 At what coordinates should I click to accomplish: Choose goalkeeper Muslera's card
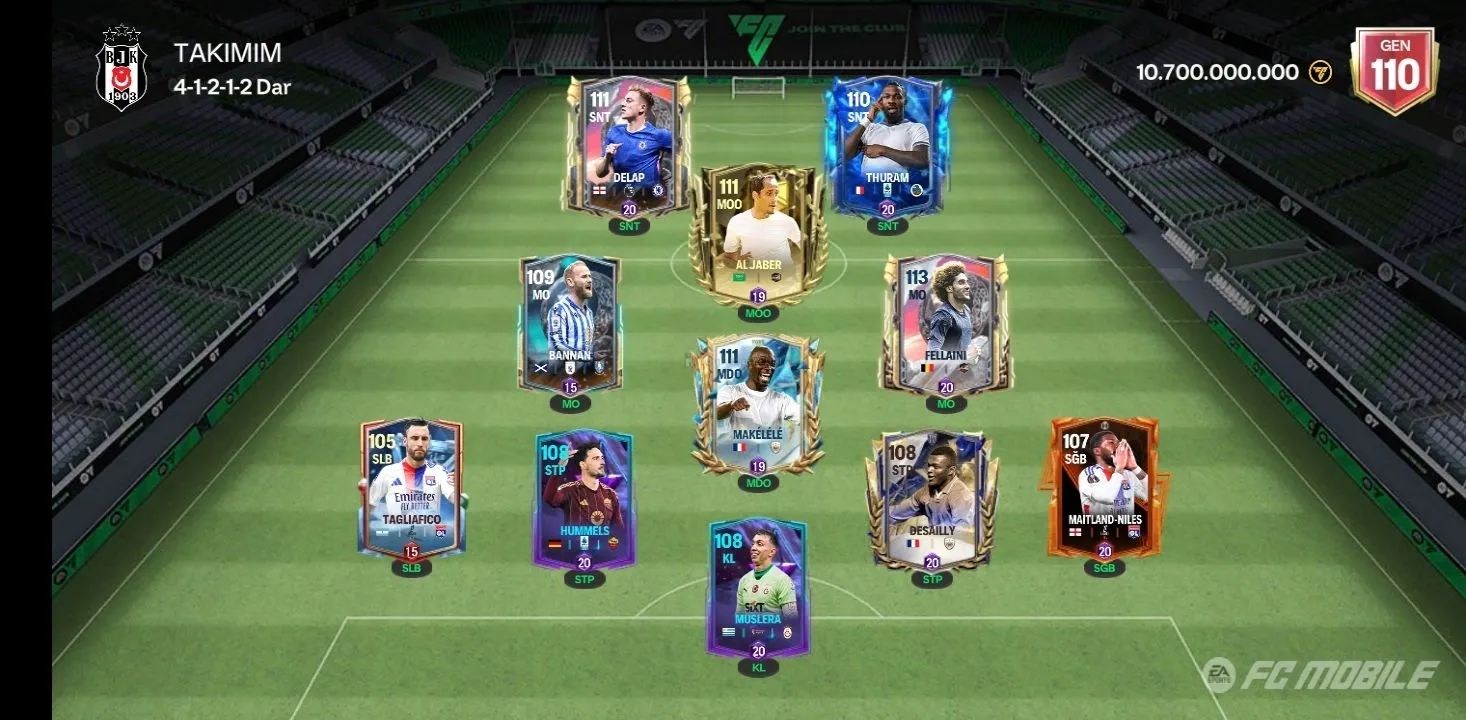coord(758,588)
